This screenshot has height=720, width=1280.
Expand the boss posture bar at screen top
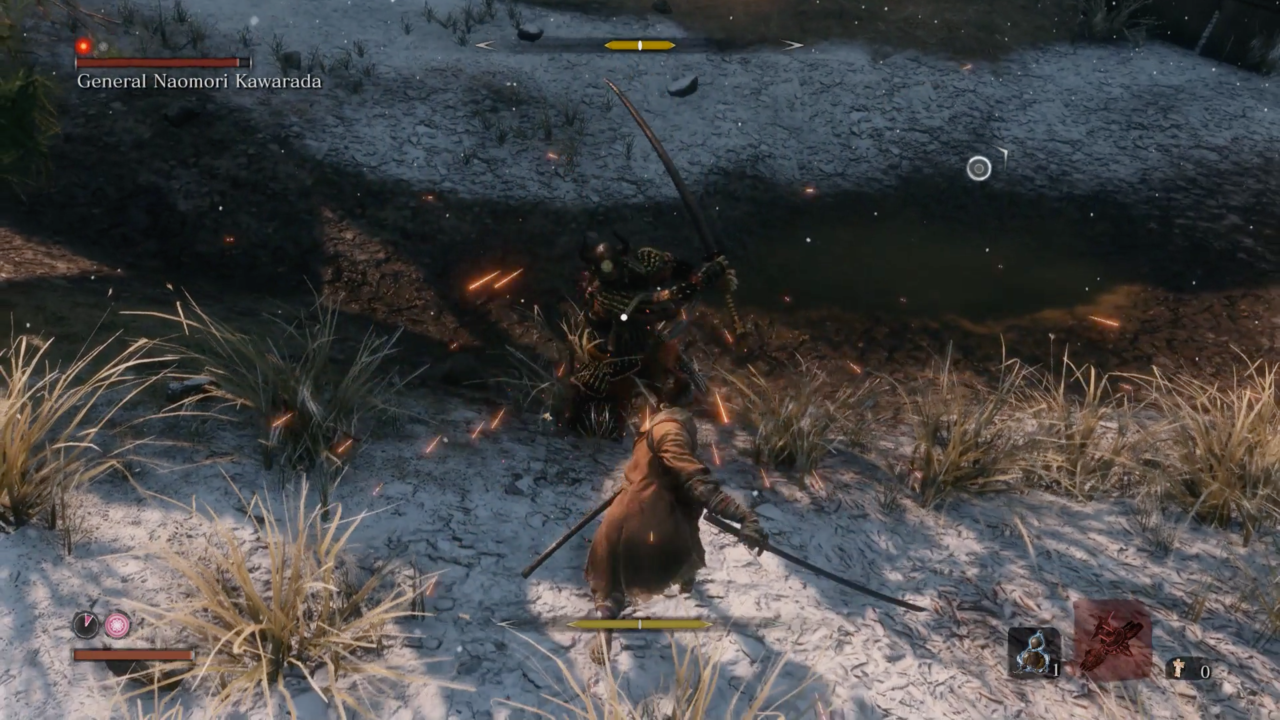(x=640, y=44)
